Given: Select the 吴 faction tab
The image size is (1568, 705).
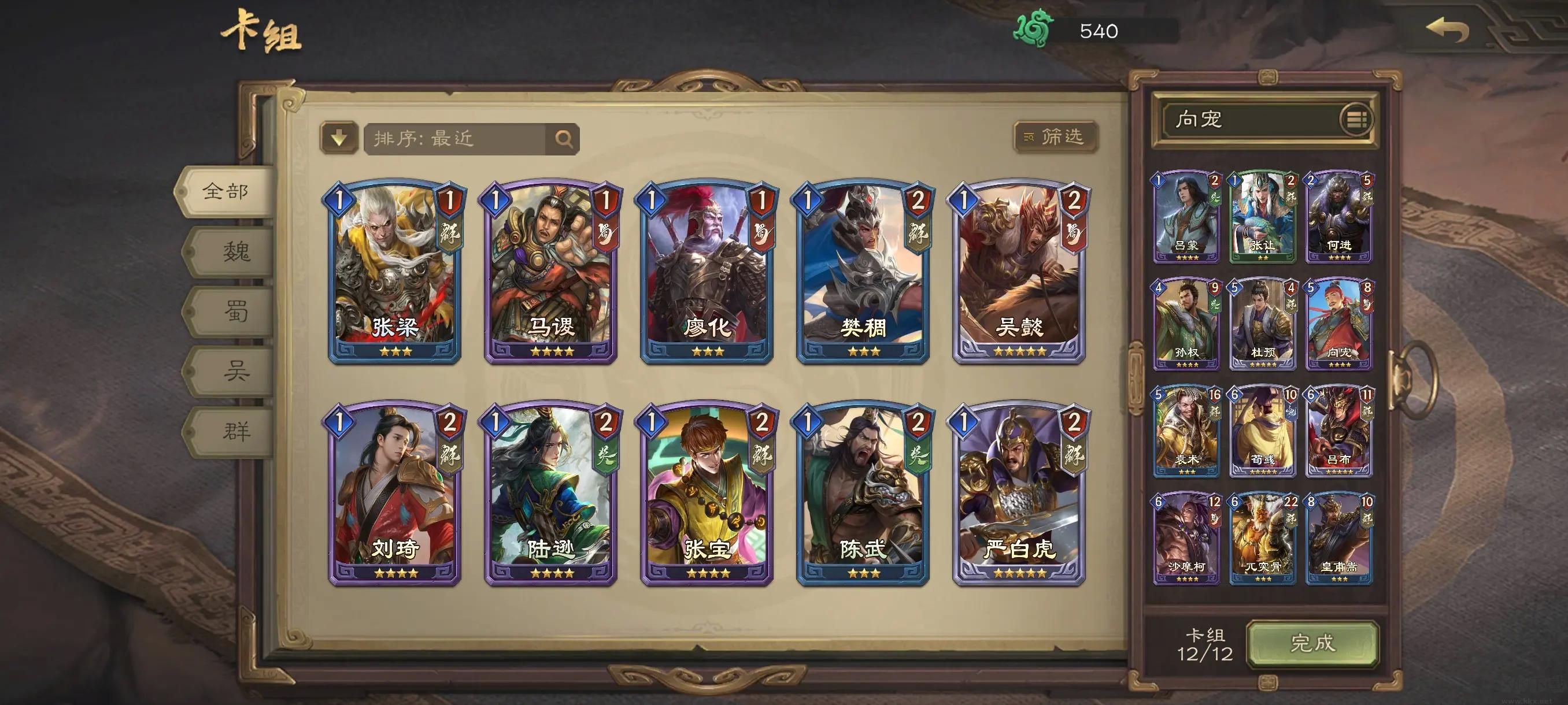Looking at the screenshot, I should pos(235,370).
